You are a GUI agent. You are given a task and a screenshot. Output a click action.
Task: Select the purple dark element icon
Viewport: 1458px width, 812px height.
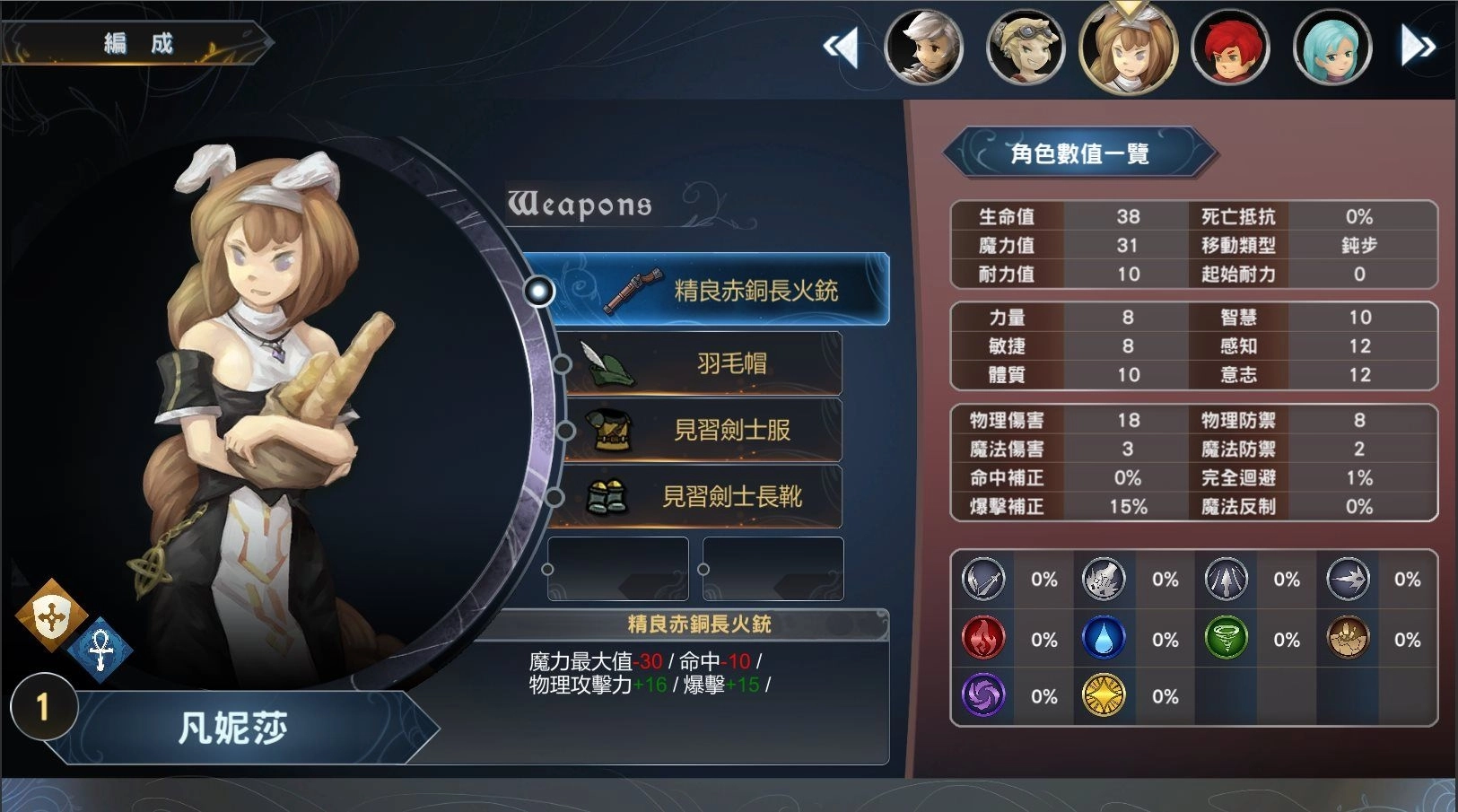[x=982, y=695]
